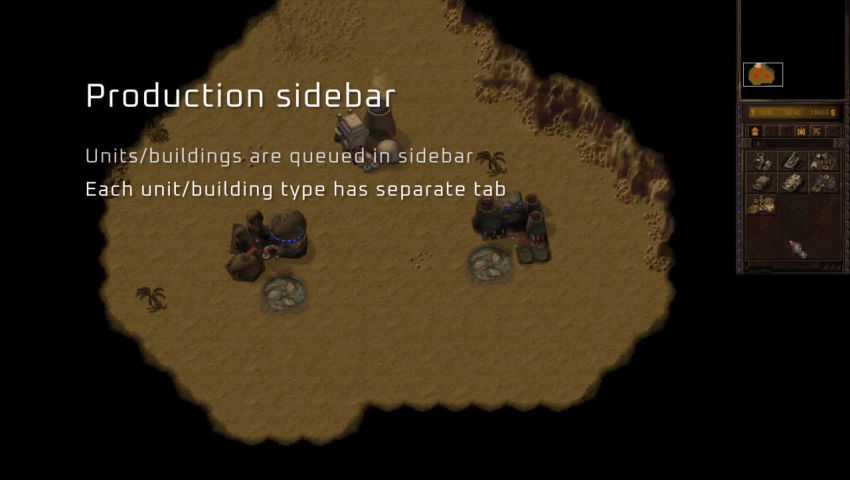Click the radar minimap in the sidebar
This screenshot has height=480, width=850.
tap(791, 50)
